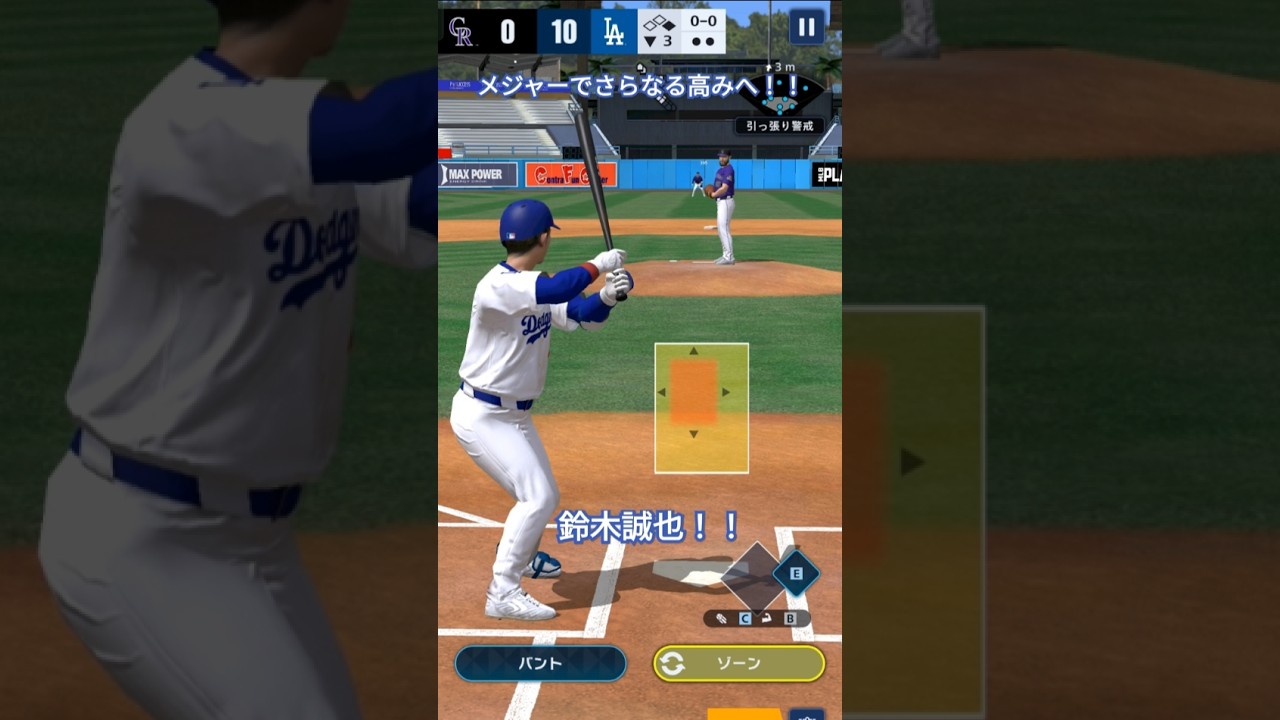Image resolution: width=1280 pixels, height=720 pixels.
Task: Pause the game with the pause button
Action: click(806, 27)
